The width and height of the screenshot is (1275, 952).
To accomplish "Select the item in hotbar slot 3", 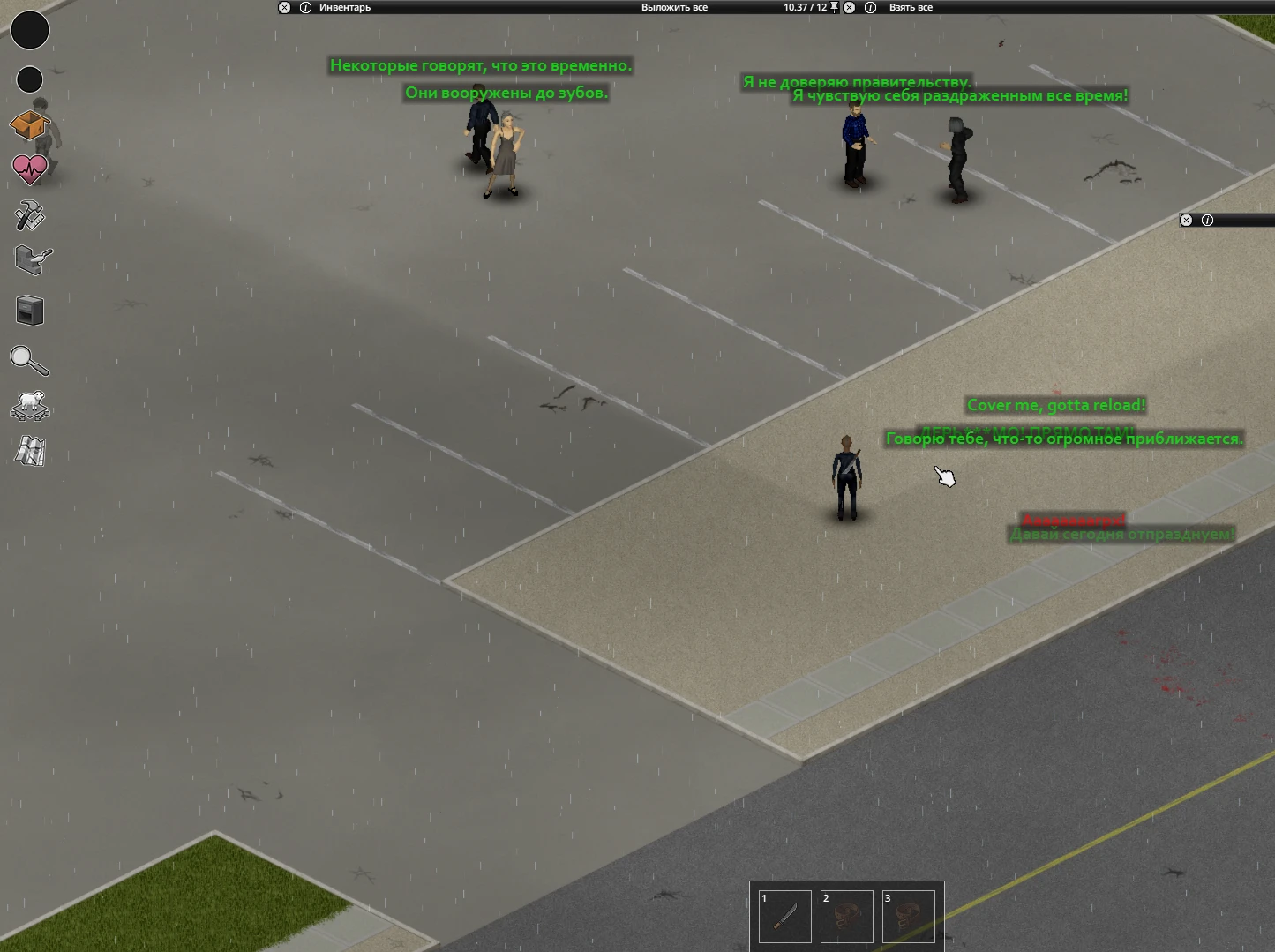I will point(908,916).
